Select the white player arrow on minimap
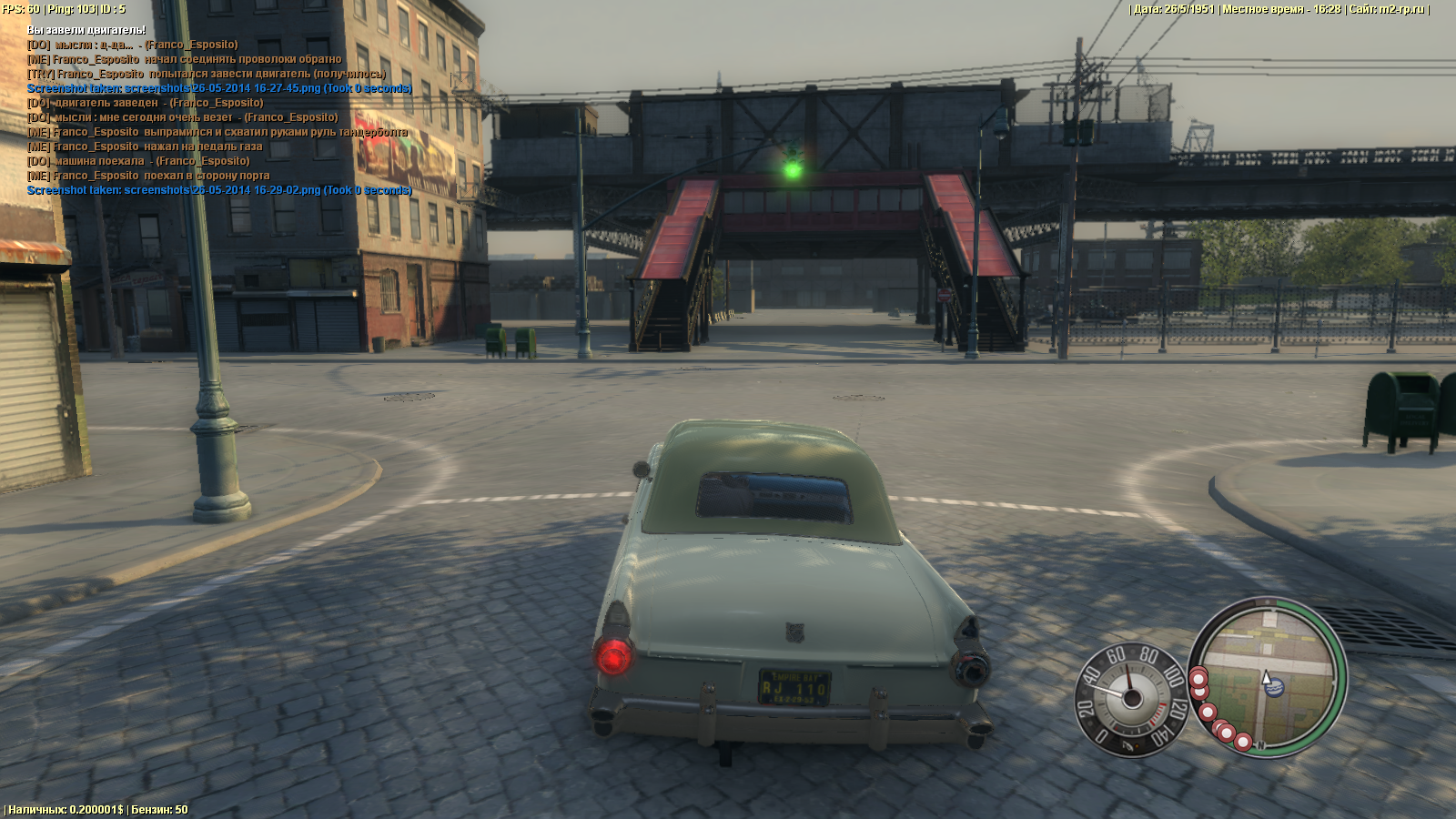 (1265, 677)
